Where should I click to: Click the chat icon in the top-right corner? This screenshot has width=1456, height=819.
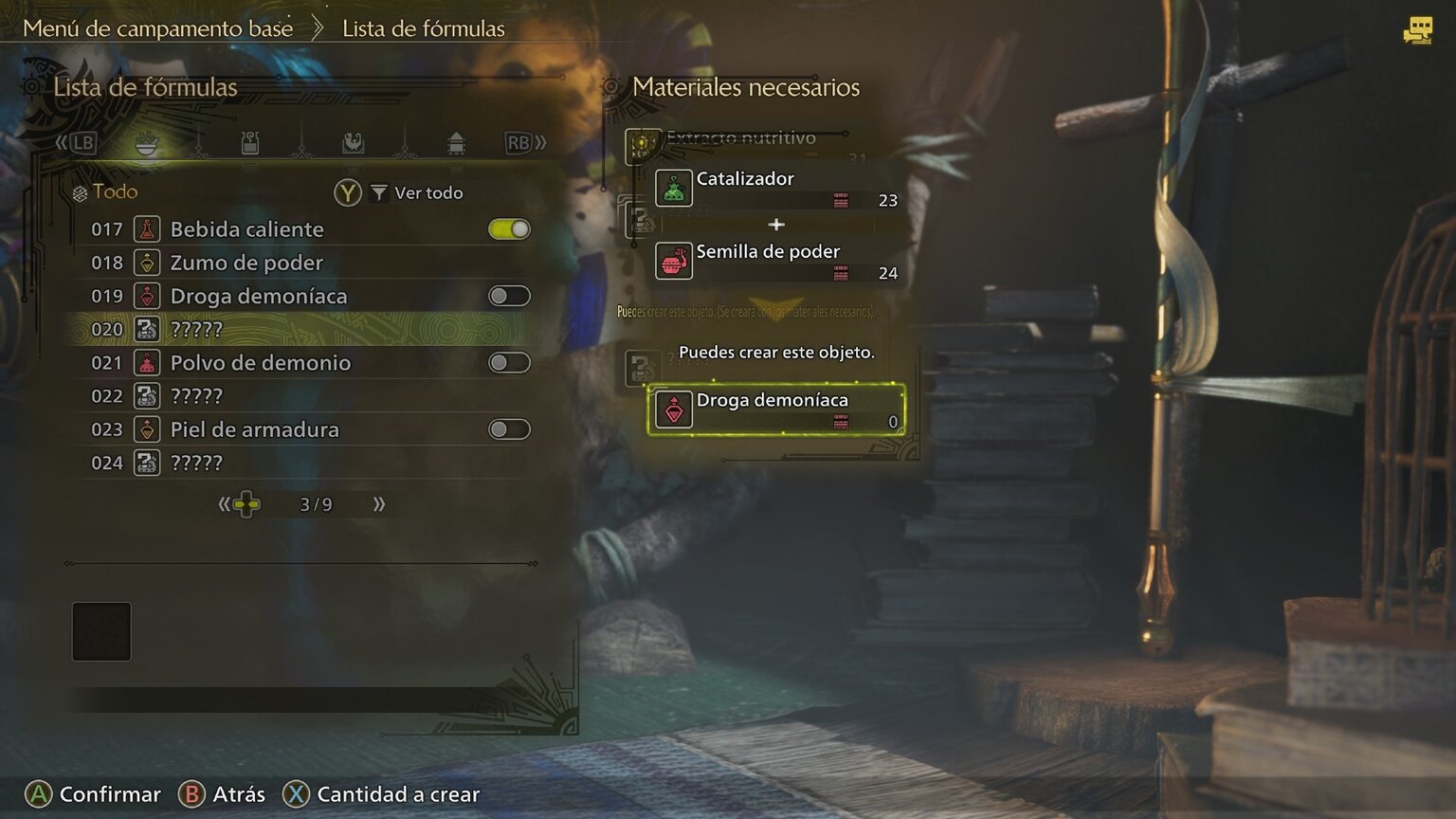(x=1416, y=31)
